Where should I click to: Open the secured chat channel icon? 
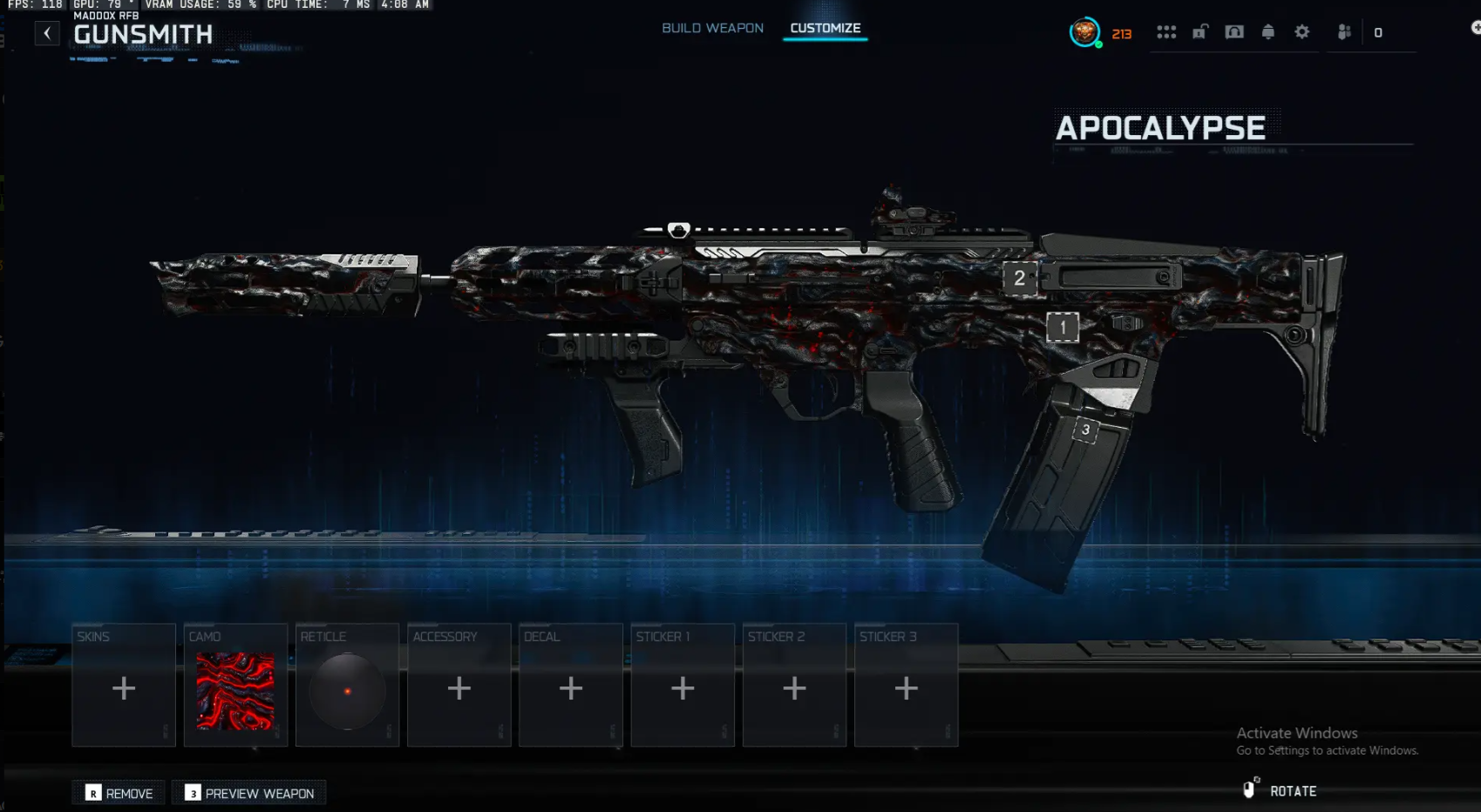coord(1234,31)
